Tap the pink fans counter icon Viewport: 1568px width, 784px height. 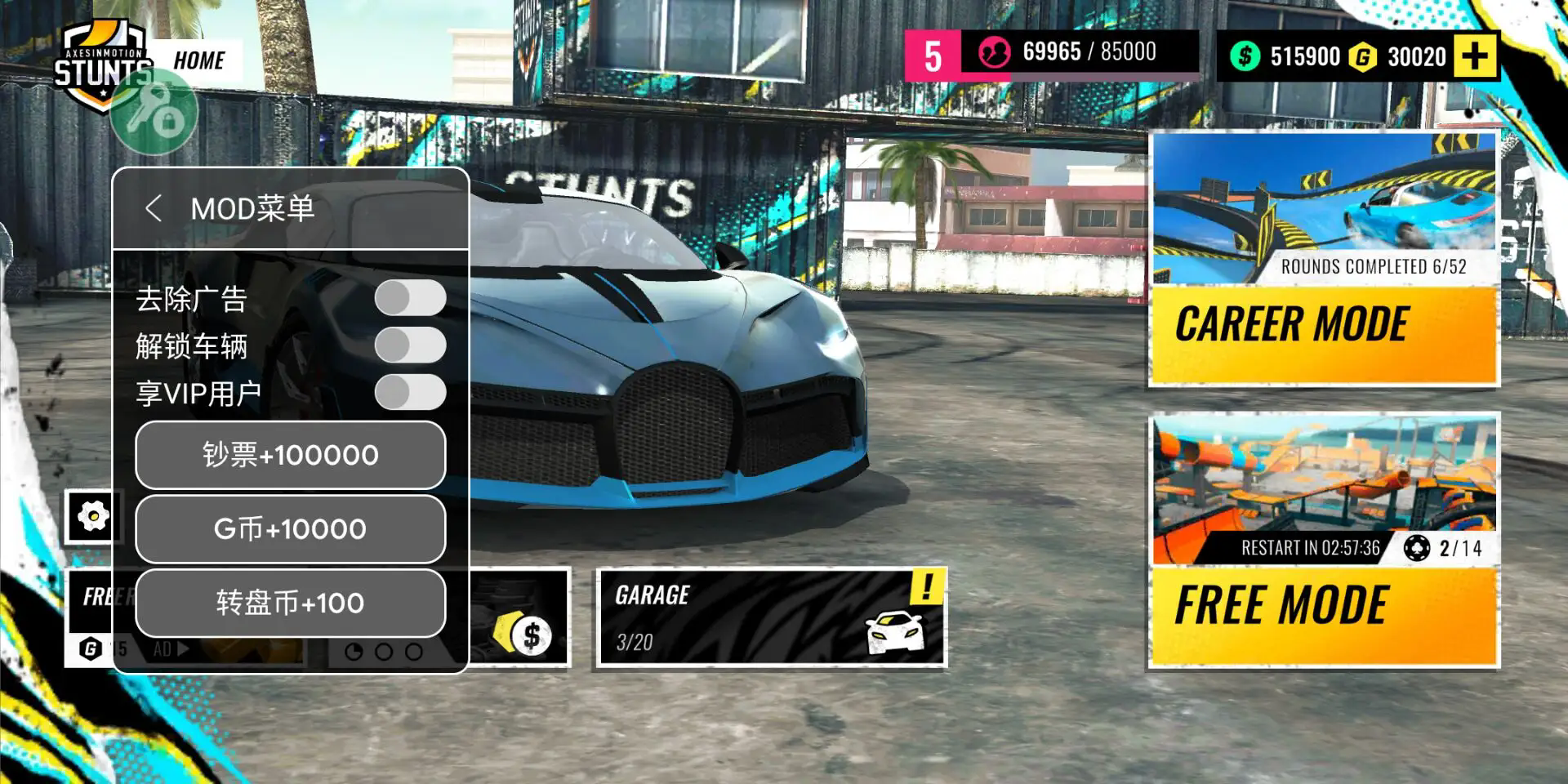pos(996,51)
